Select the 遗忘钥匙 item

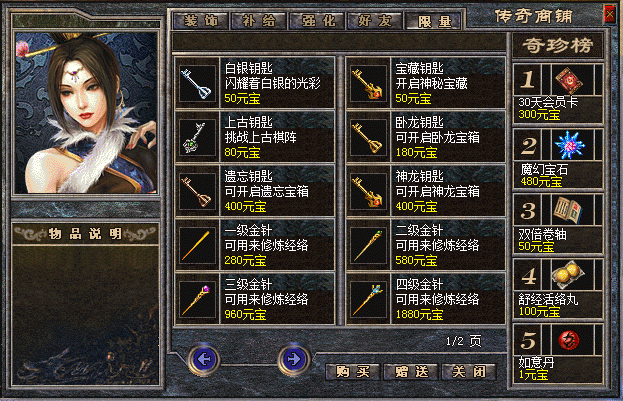(255, 190)
